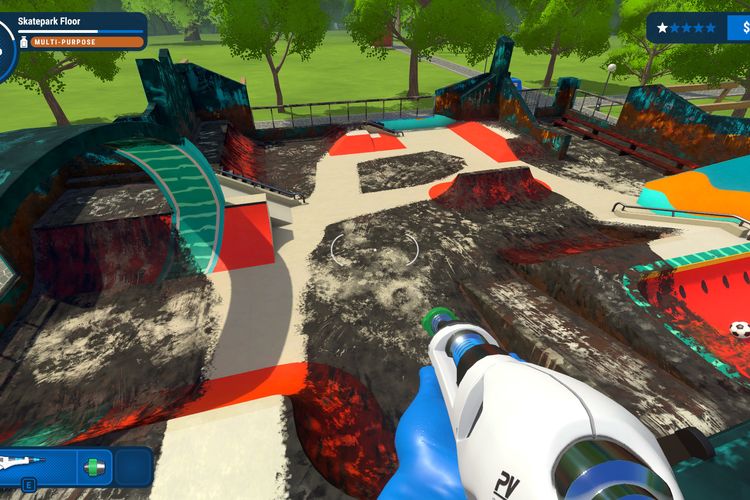
Task: Click the circular progress gauge
Action: click(x=5, y=42)
